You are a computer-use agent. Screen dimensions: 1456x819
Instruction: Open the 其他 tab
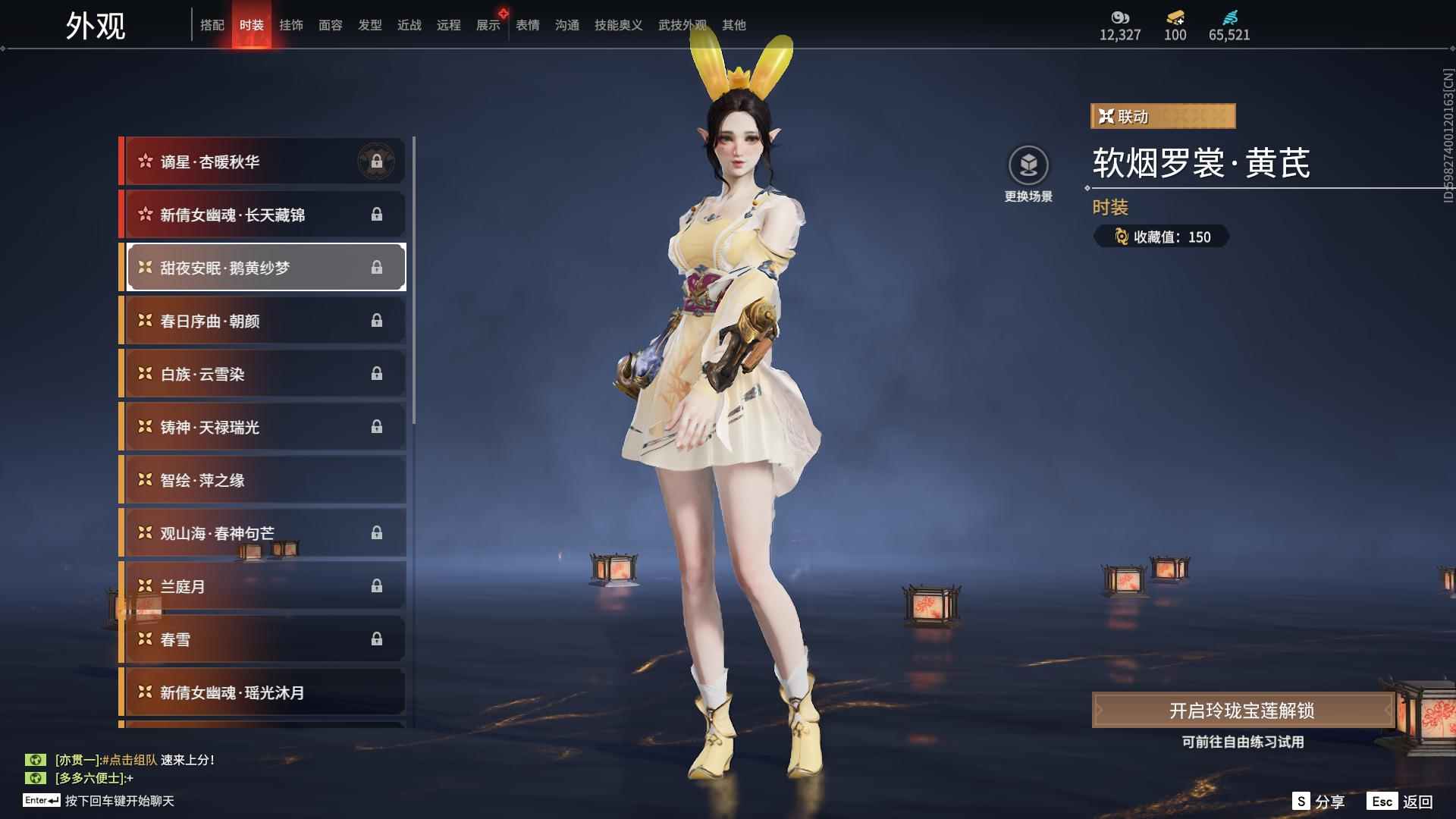[x=734, y=25]
